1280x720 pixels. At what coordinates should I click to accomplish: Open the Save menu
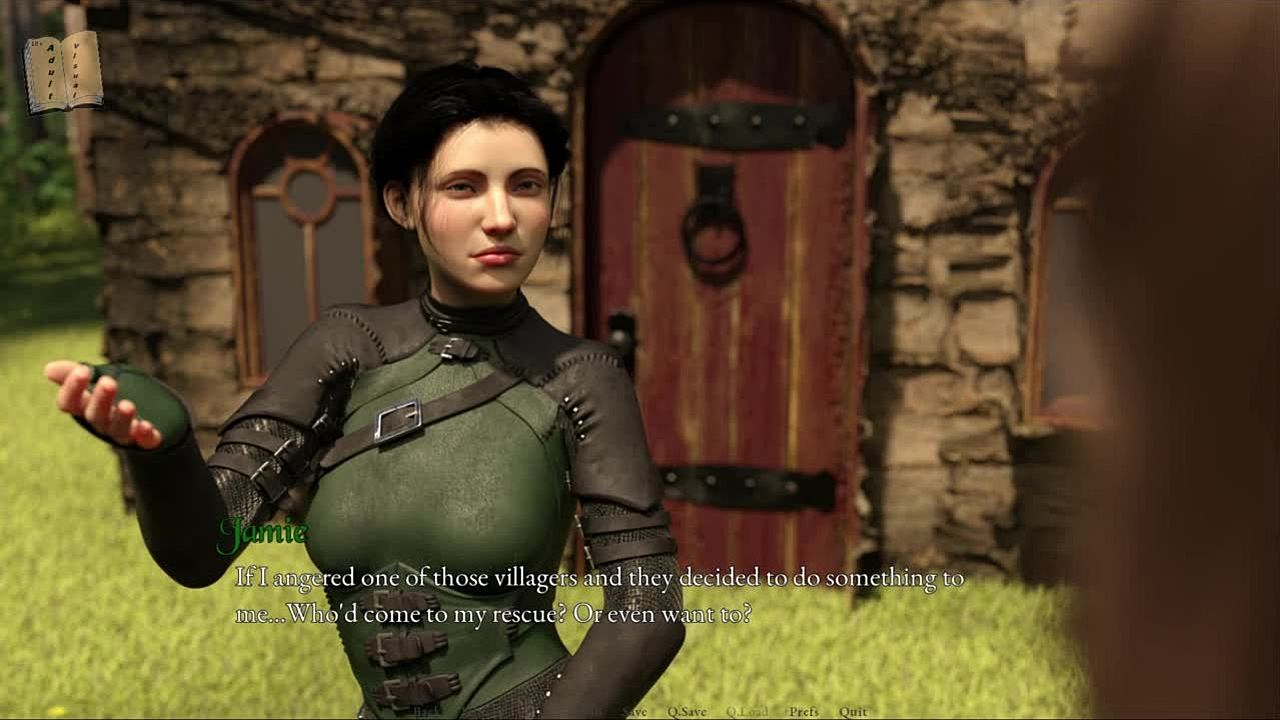point(634,712)
